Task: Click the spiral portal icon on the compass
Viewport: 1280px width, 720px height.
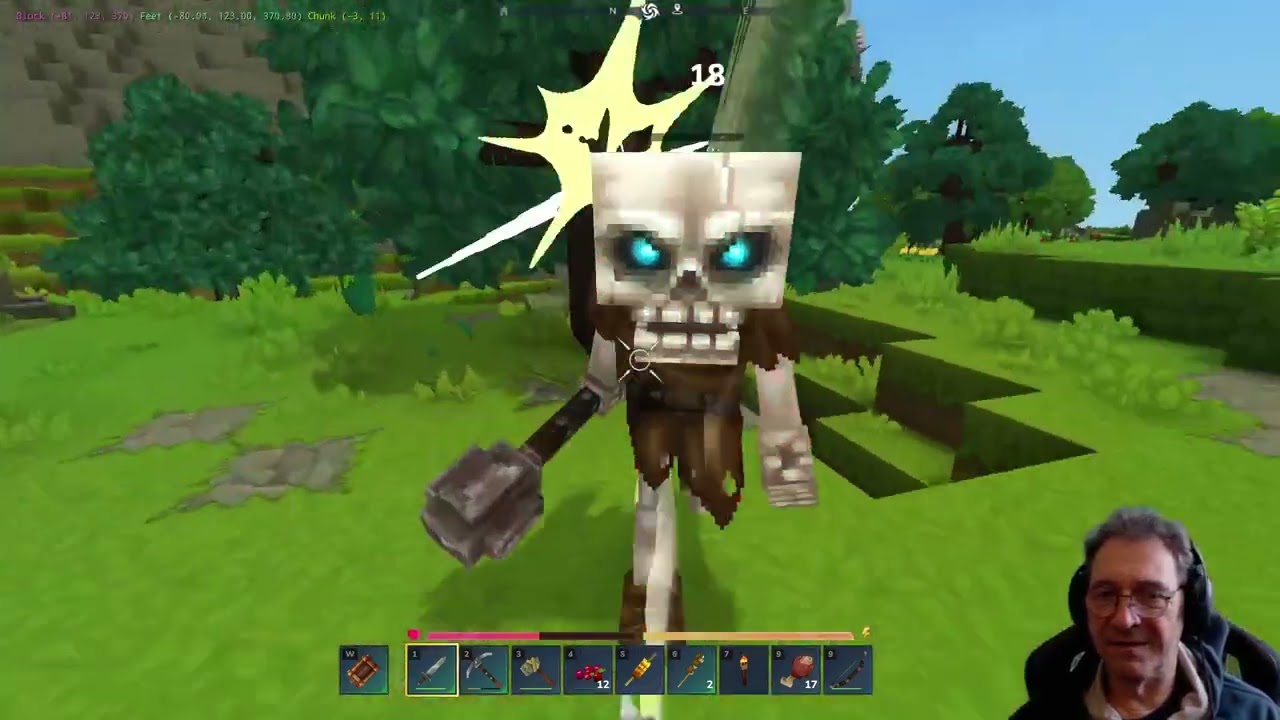Action: (650, 11)
